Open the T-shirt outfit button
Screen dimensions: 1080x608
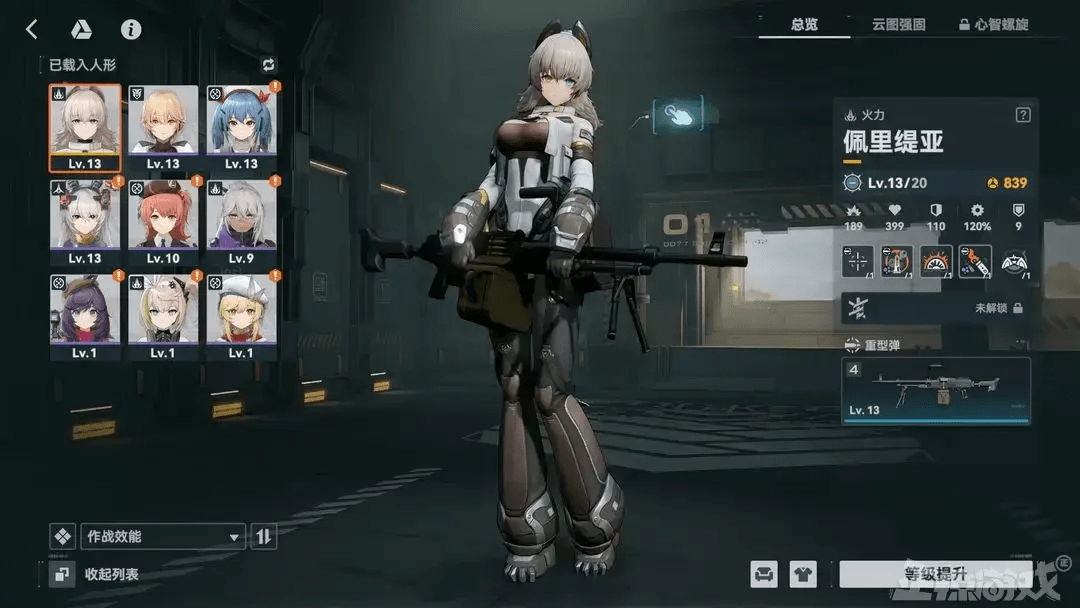(803, 574)
